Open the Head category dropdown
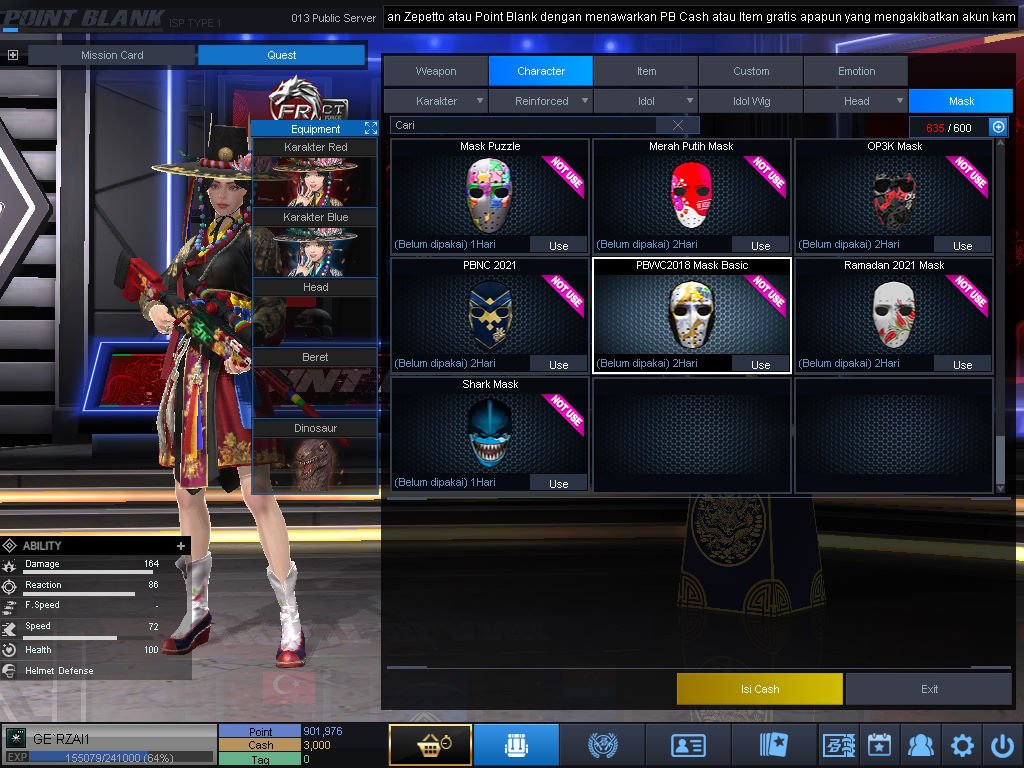Screen dimensions: 1024x768 [857, 101]
